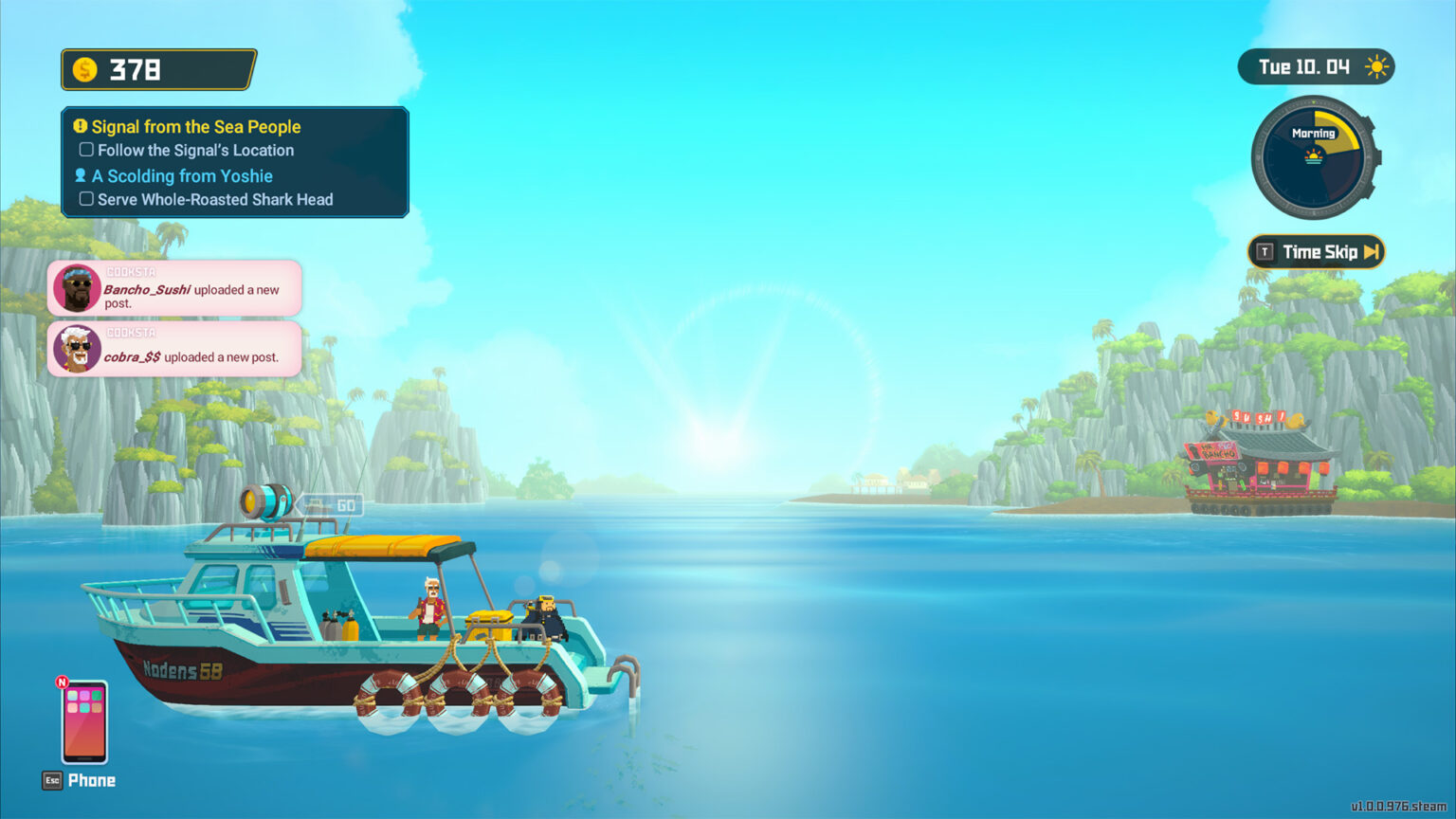This screenshot has height=819, width=1456.
Task: Click the fast-forward arrow on Time Skip
Action: pos(1373,252)
